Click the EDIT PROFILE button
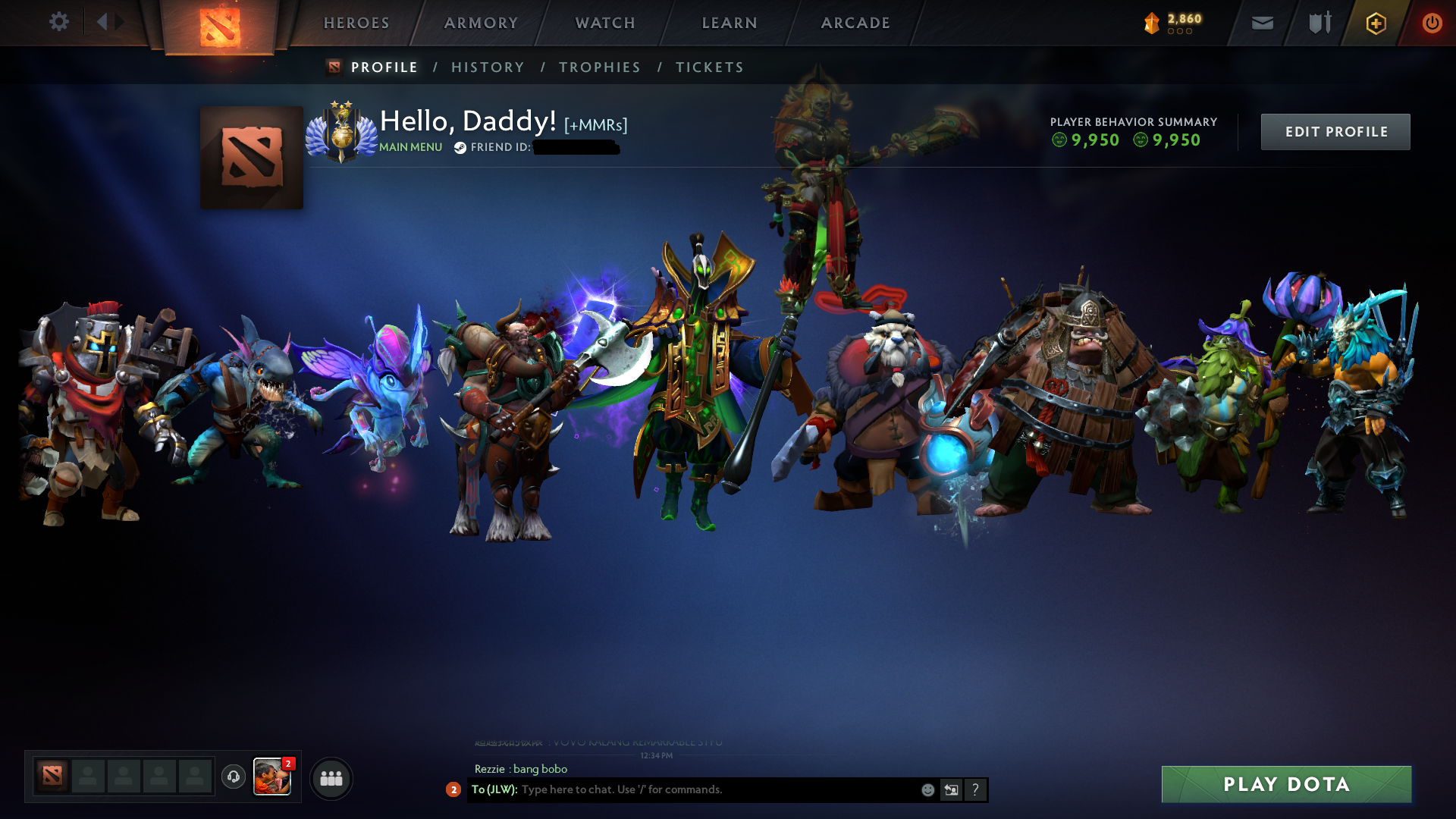Screen dimensions: 1456x819 tap(1335, 131)
